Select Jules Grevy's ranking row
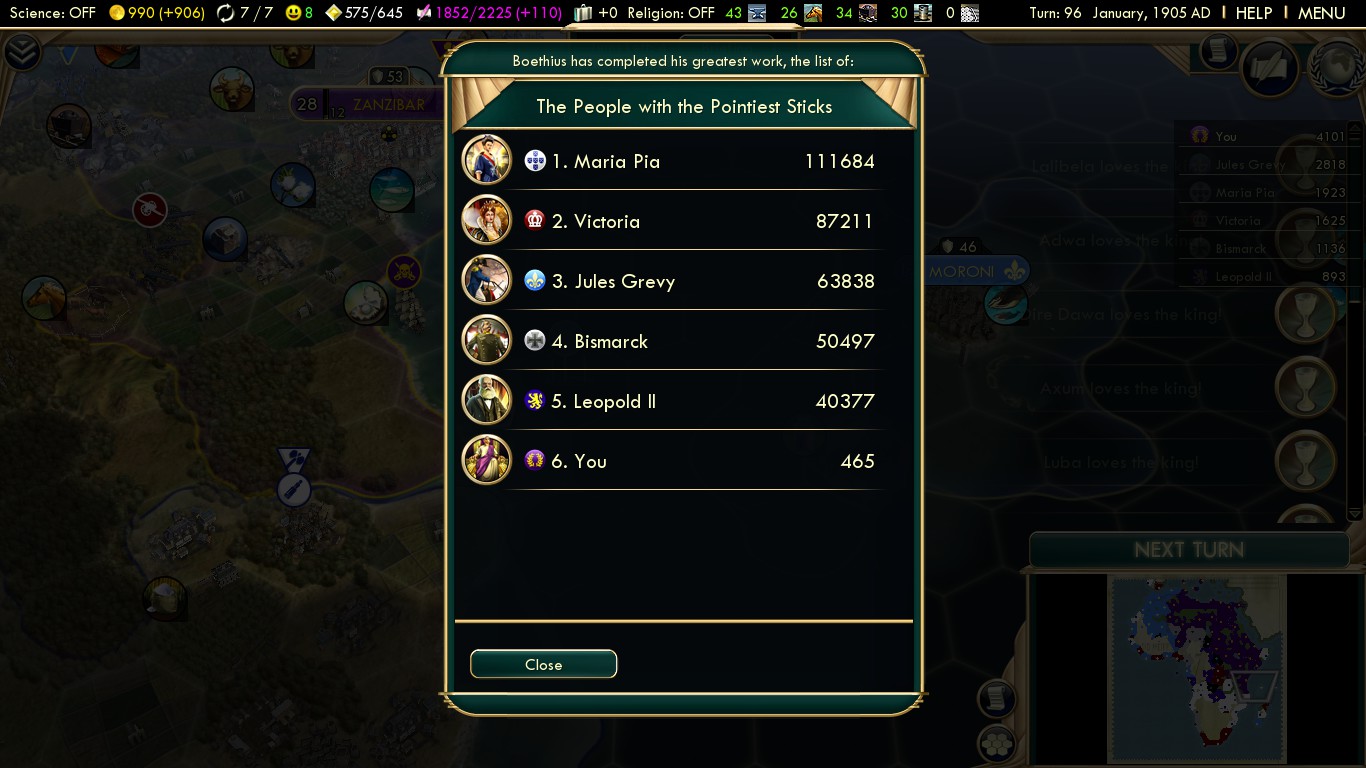Screen dimensions: 1366x768 [x=672, y=281]
